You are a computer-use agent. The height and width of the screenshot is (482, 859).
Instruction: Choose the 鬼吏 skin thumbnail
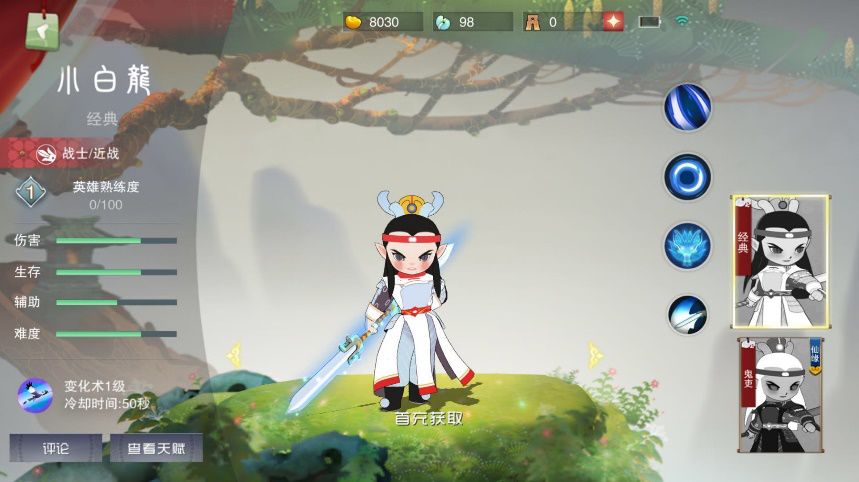781,393
